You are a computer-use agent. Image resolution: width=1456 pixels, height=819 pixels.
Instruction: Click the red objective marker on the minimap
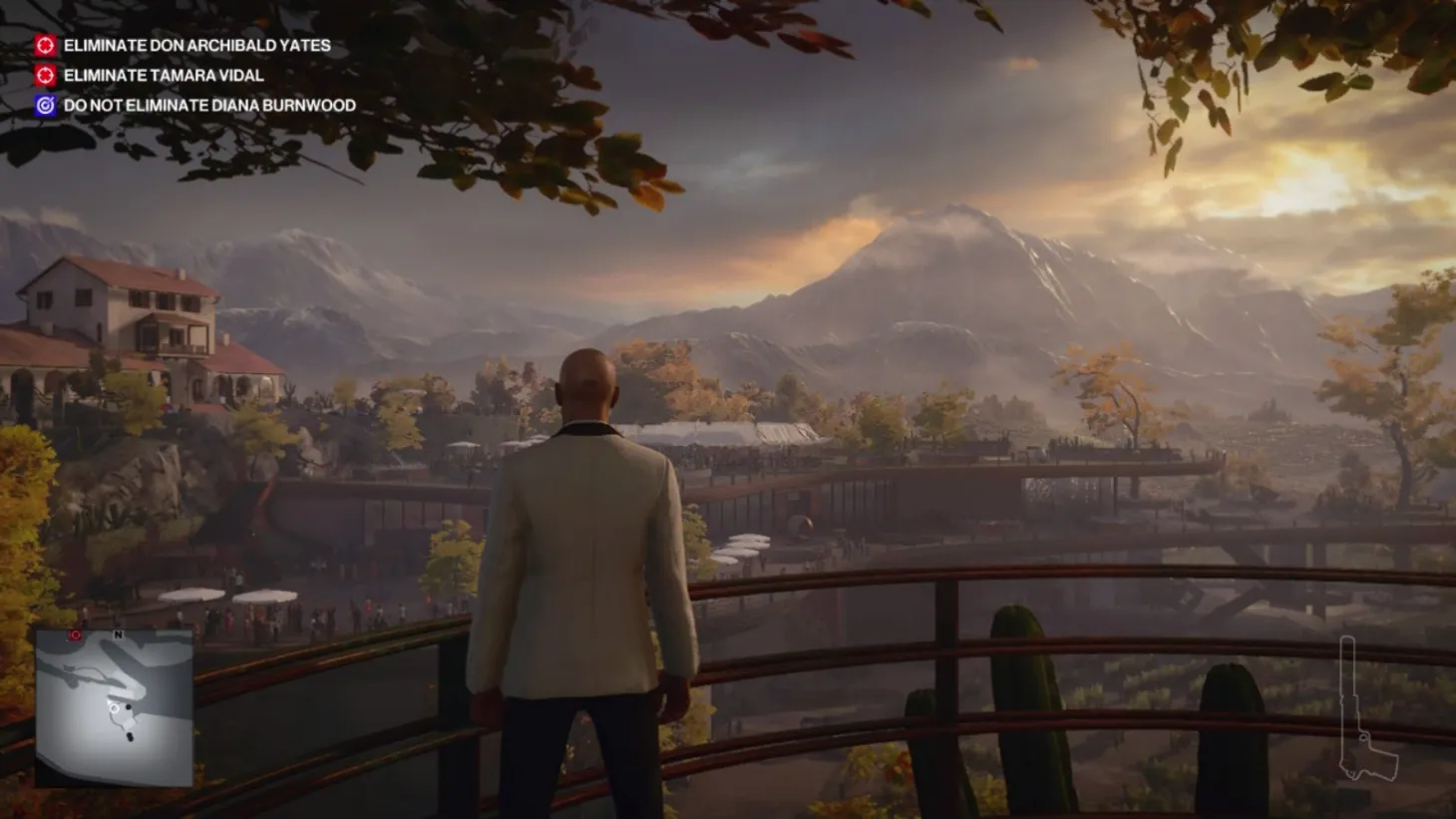76,635
